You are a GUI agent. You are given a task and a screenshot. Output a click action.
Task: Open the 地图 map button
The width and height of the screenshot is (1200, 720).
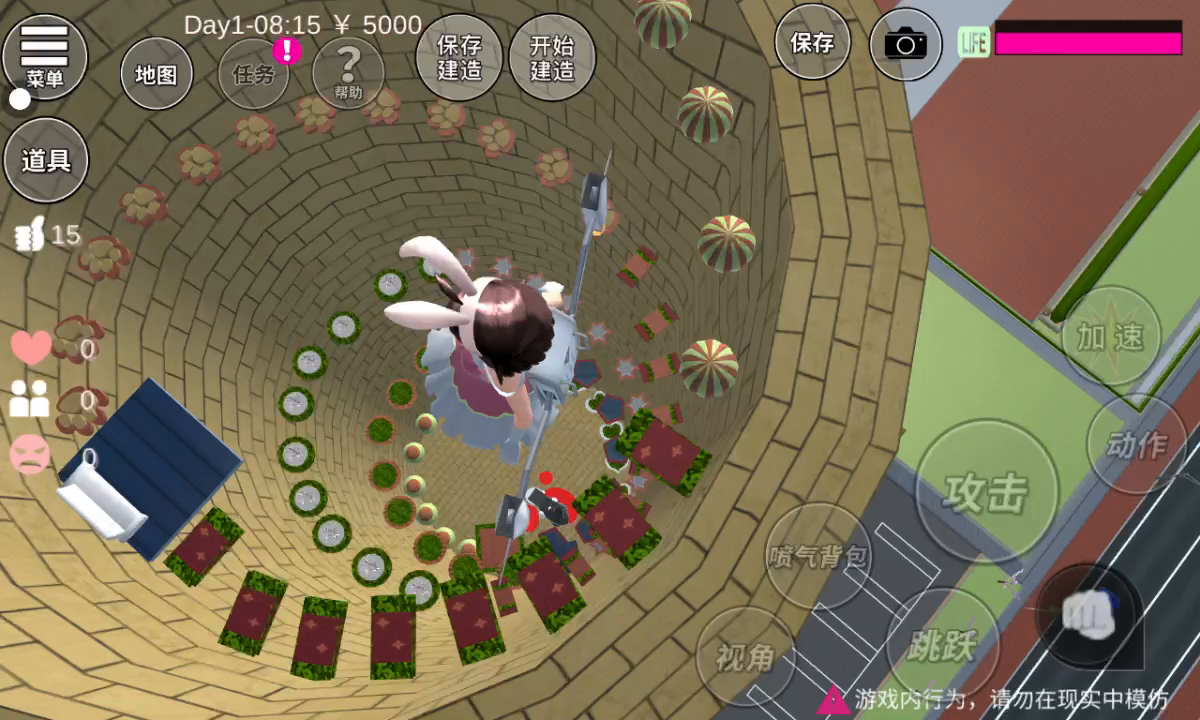click(156, 75)
